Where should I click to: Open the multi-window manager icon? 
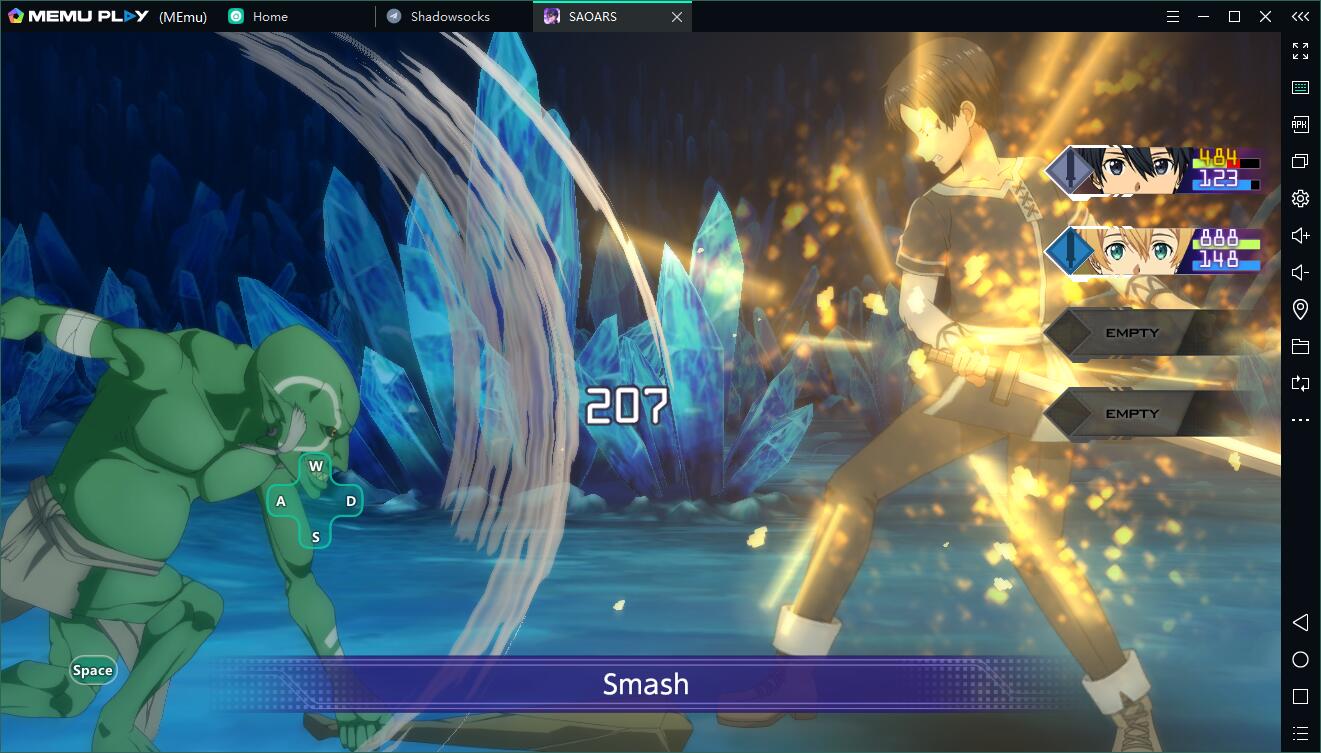pos(1300,161)
